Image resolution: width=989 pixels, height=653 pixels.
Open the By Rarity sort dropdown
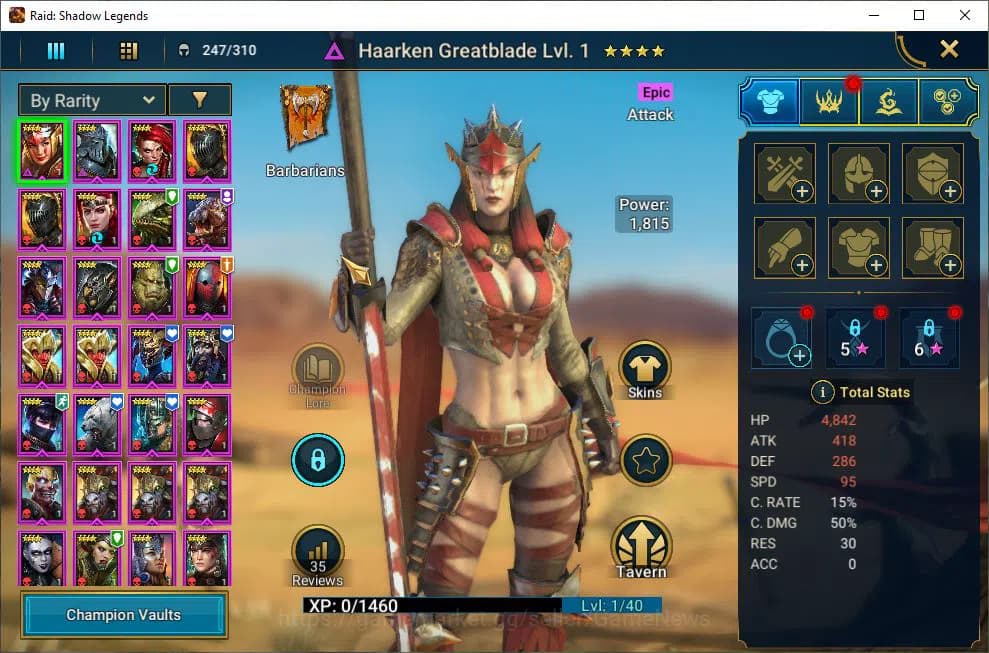(92, 100)
